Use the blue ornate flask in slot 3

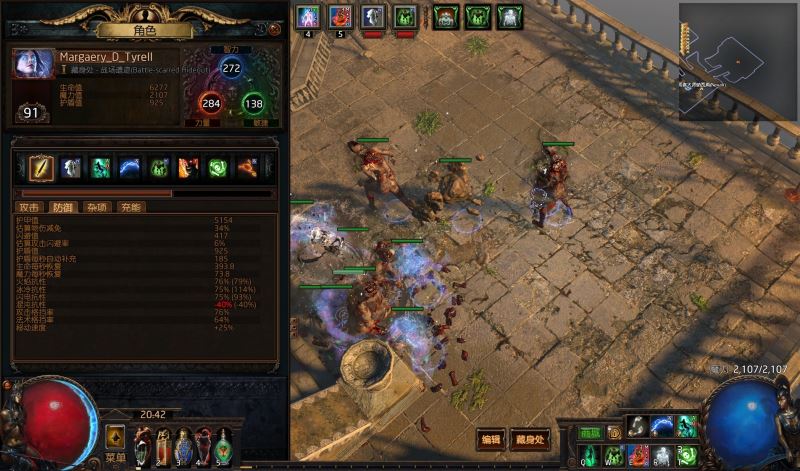coord(185,443)
